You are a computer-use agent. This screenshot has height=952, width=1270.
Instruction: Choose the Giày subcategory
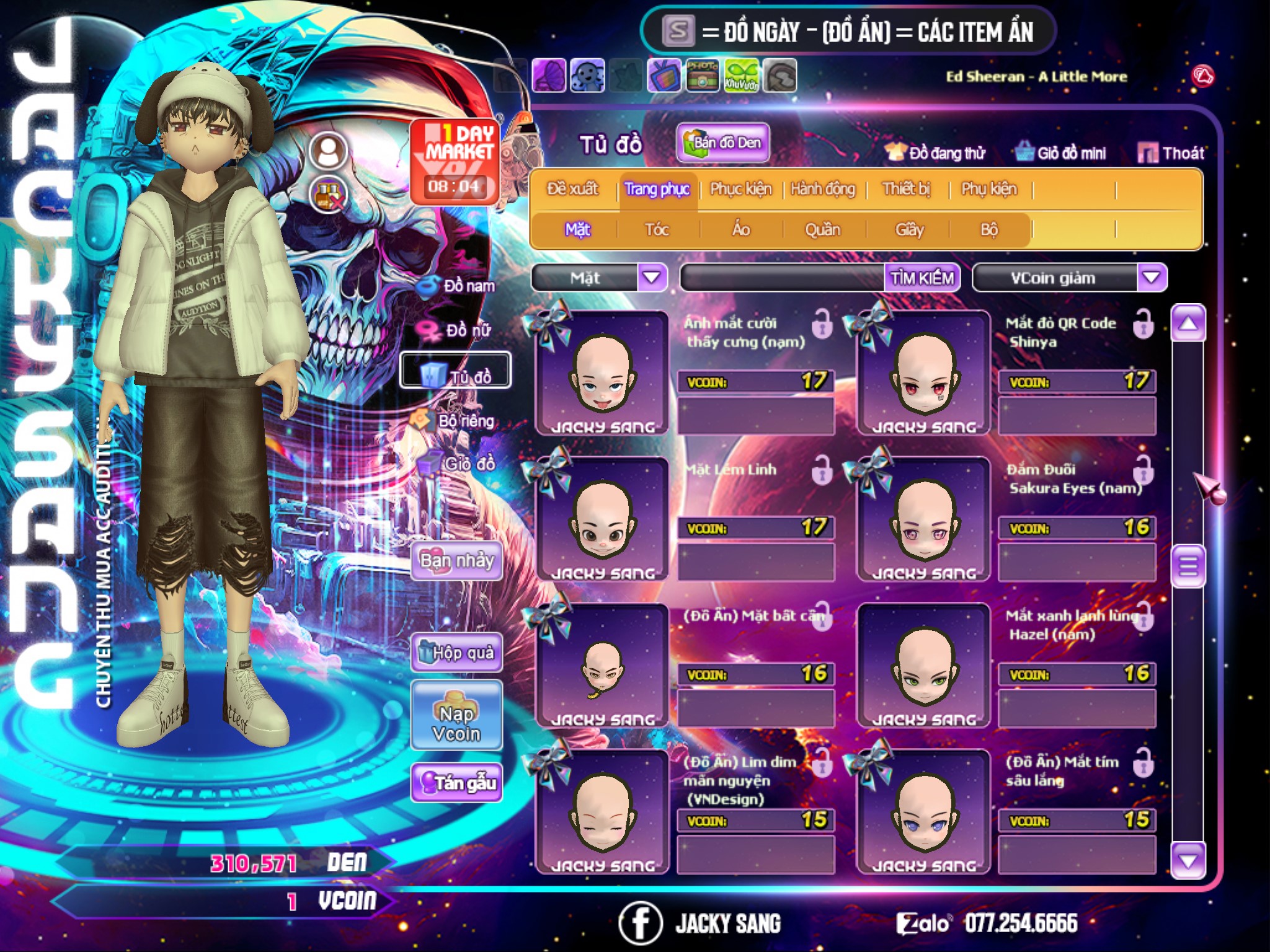coord(909,230)
